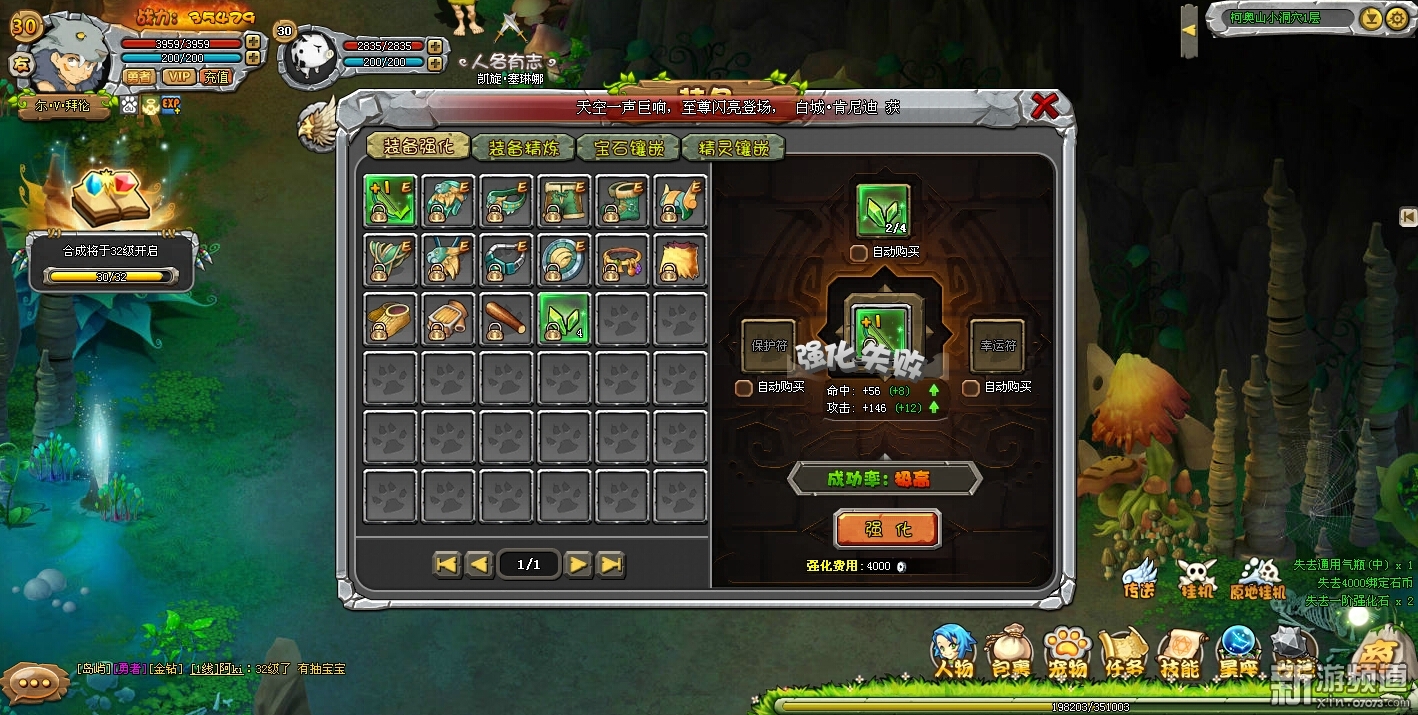Image resolution: width=1418 pixels, height=715 pixels.
Task: Pick the wooden club in the equipment grid
Action: (506, 319)
